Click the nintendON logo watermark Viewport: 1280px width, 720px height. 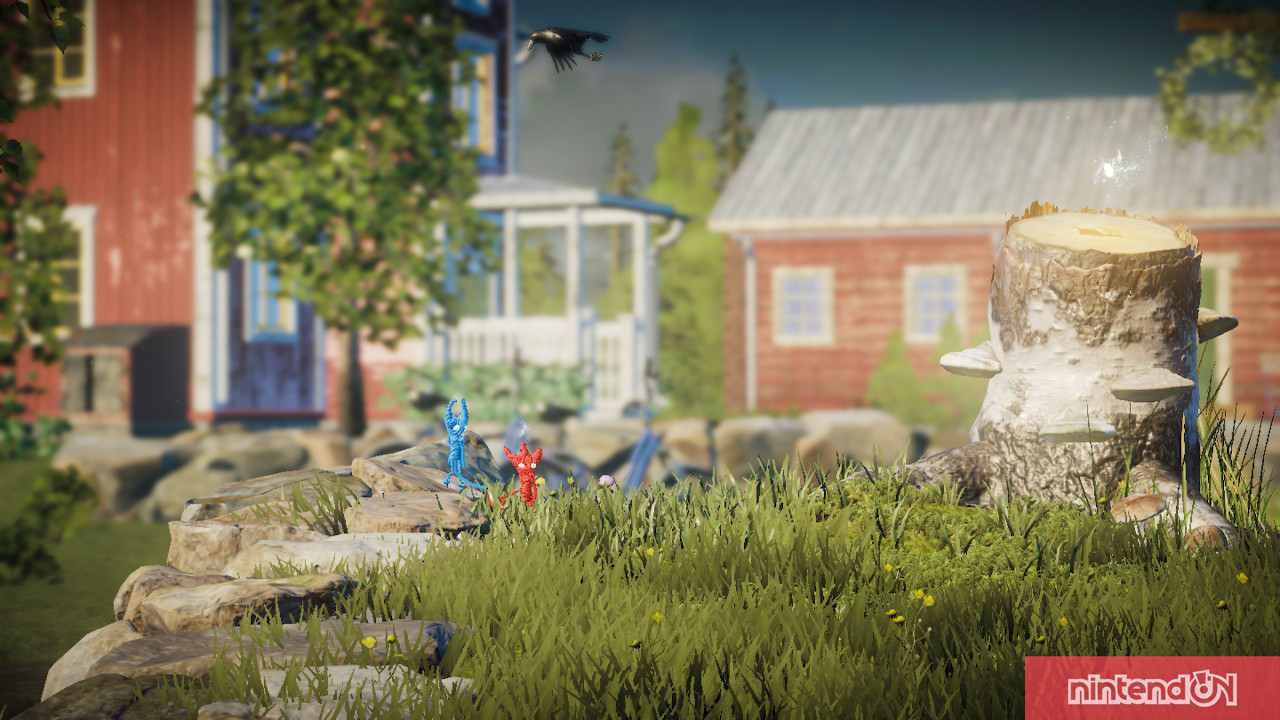tap(1152, 688)
